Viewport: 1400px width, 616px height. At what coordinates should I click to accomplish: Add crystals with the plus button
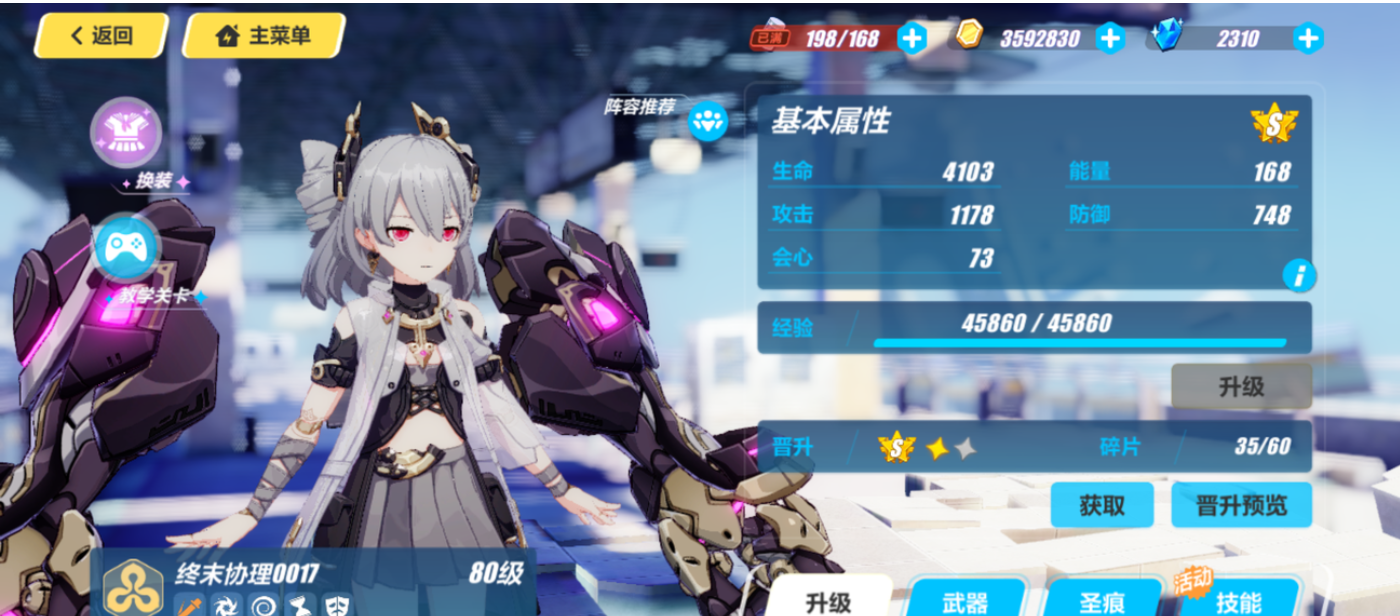(1308, 39)
